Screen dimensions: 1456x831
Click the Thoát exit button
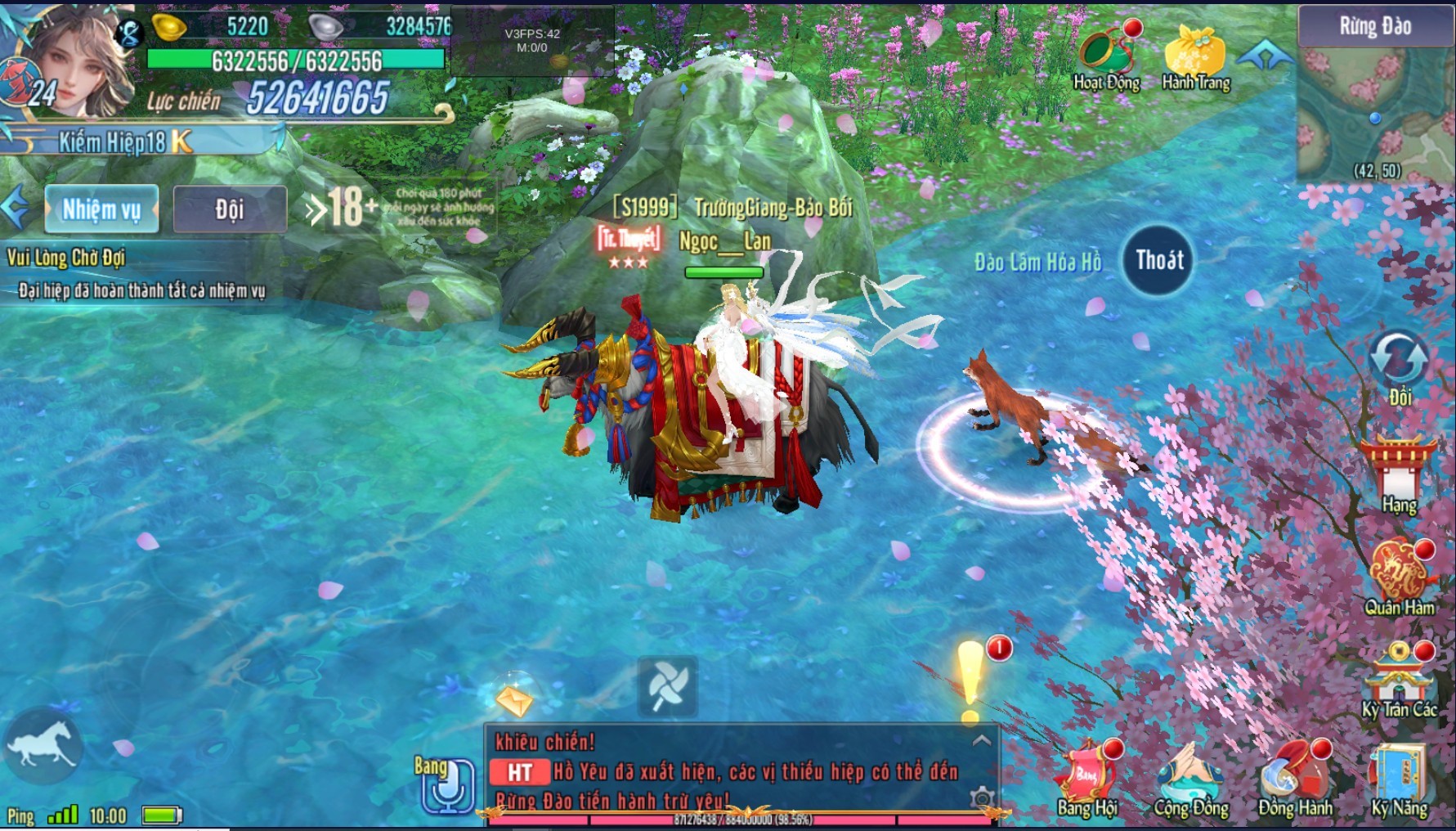1159,261
